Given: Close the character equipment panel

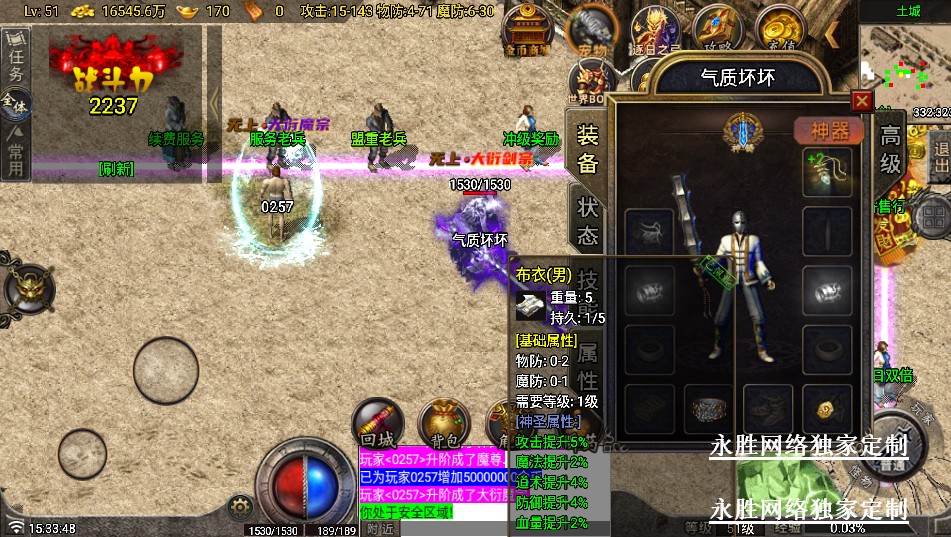Looking at the screenshot, I should pyautogui.click(x=861, y=101).
